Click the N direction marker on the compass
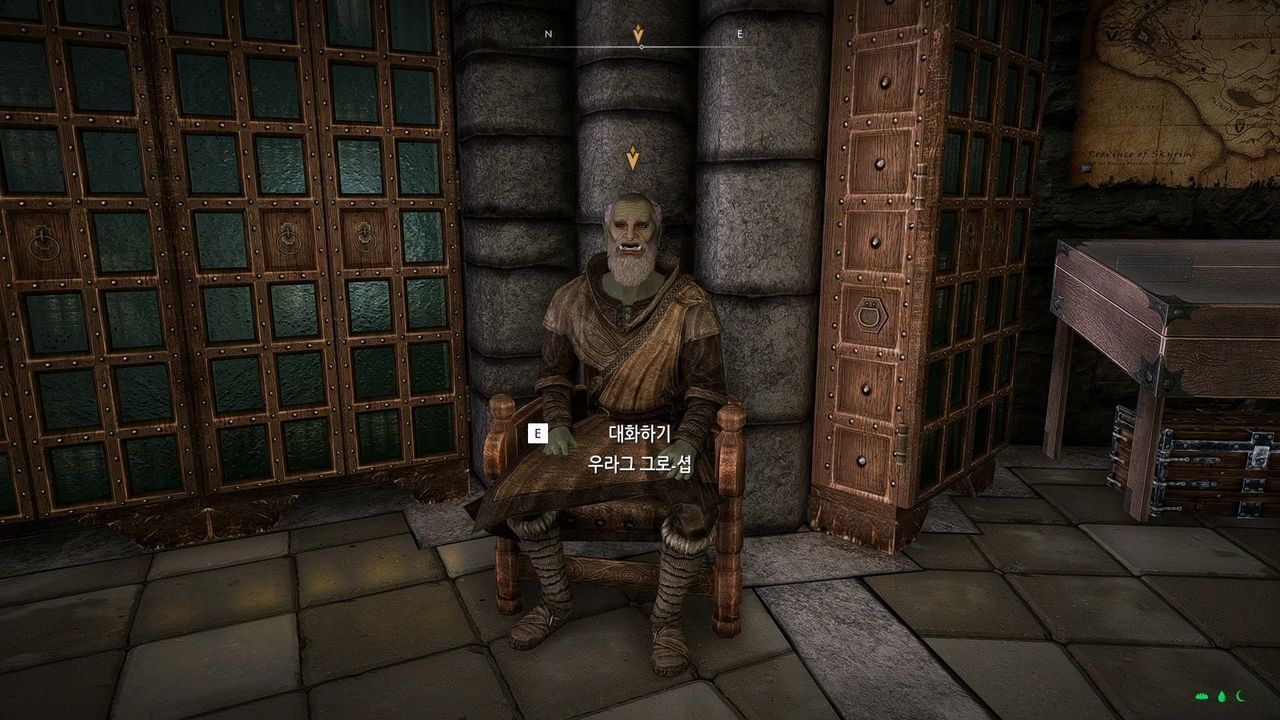 click(x=547, y=33)
